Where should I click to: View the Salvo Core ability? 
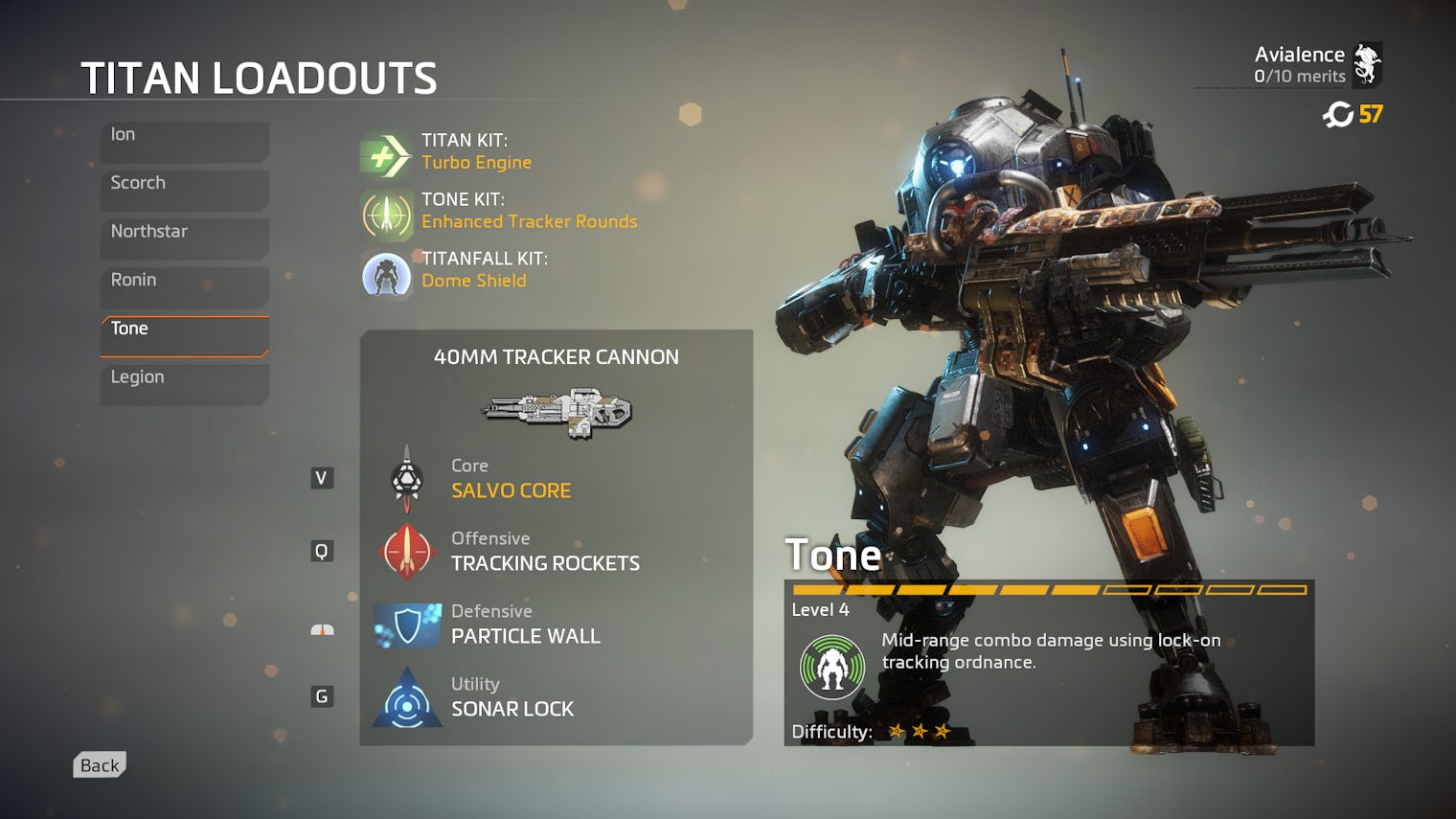510,480
